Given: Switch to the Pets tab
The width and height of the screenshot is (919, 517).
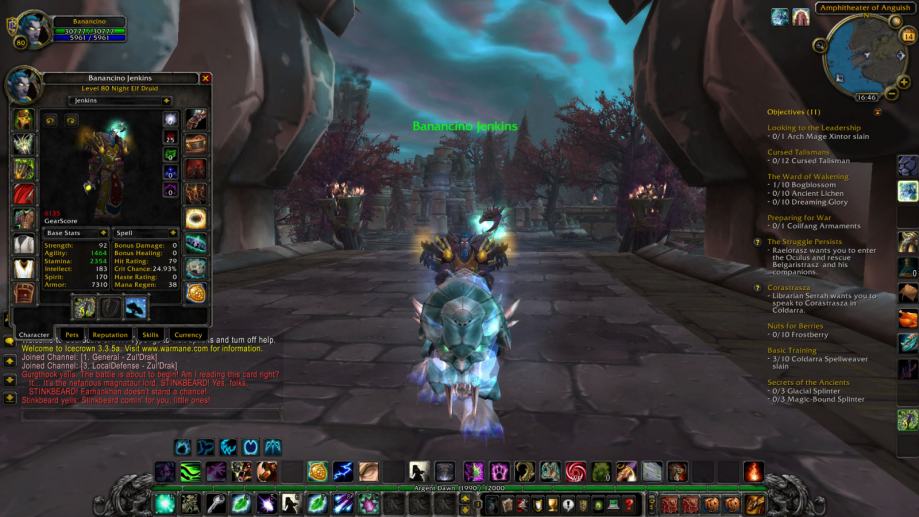Looking at the screenshot, I should click(72, 335).
